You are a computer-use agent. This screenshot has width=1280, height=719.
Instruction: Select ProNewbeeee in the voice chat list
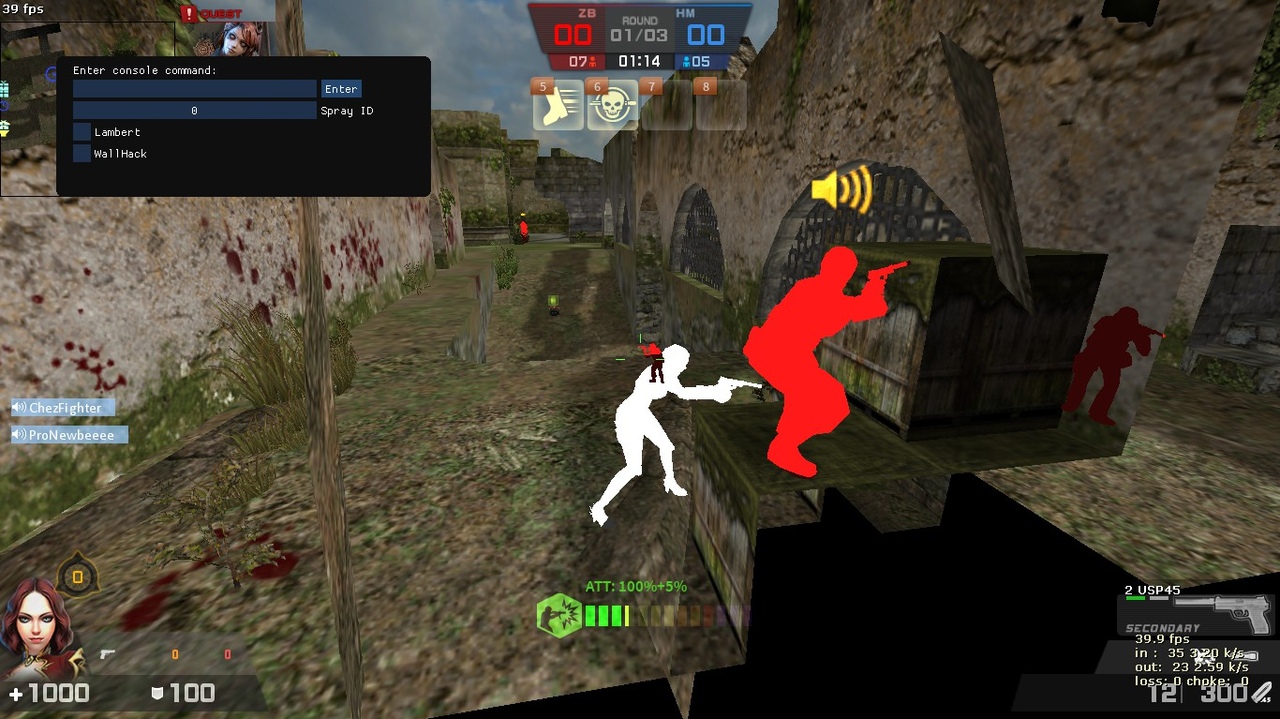tap(70, 435)
